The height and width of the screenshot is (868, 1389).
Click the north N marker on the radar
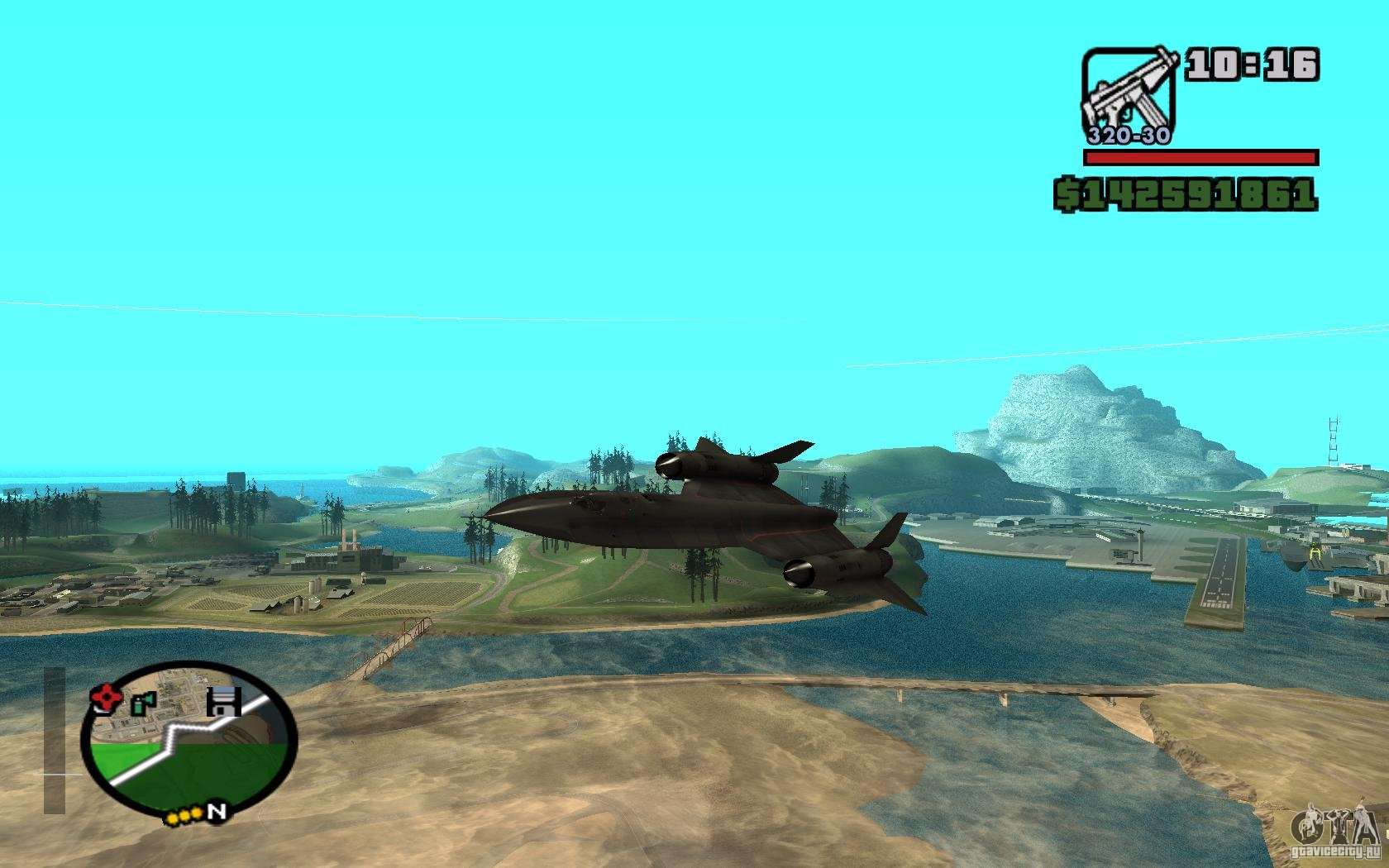pyautogui.click(x=217, y=812)
